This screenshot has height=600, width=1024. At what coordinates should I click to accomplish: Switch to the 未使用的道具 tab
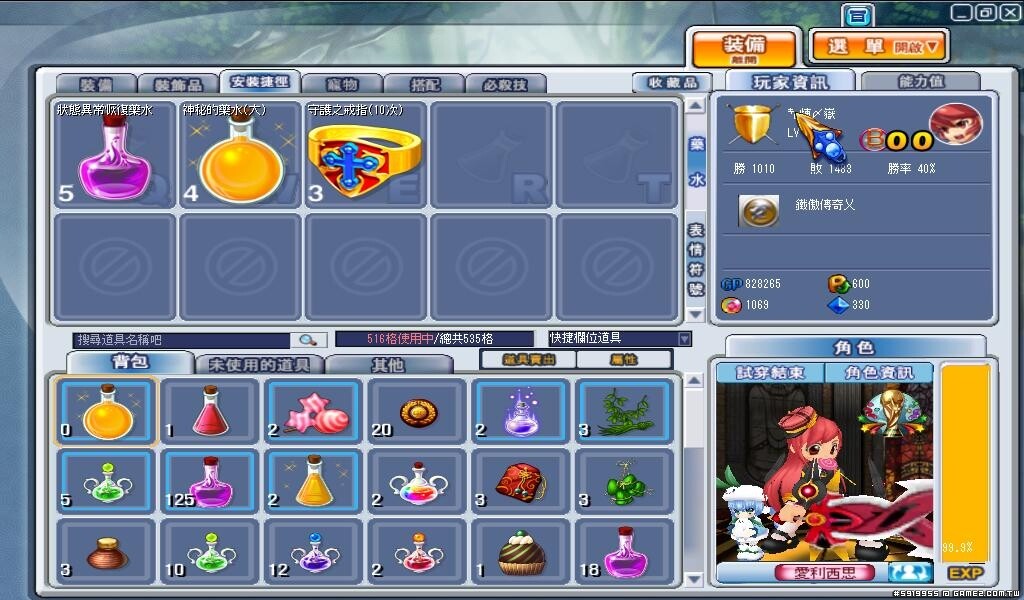259,365
